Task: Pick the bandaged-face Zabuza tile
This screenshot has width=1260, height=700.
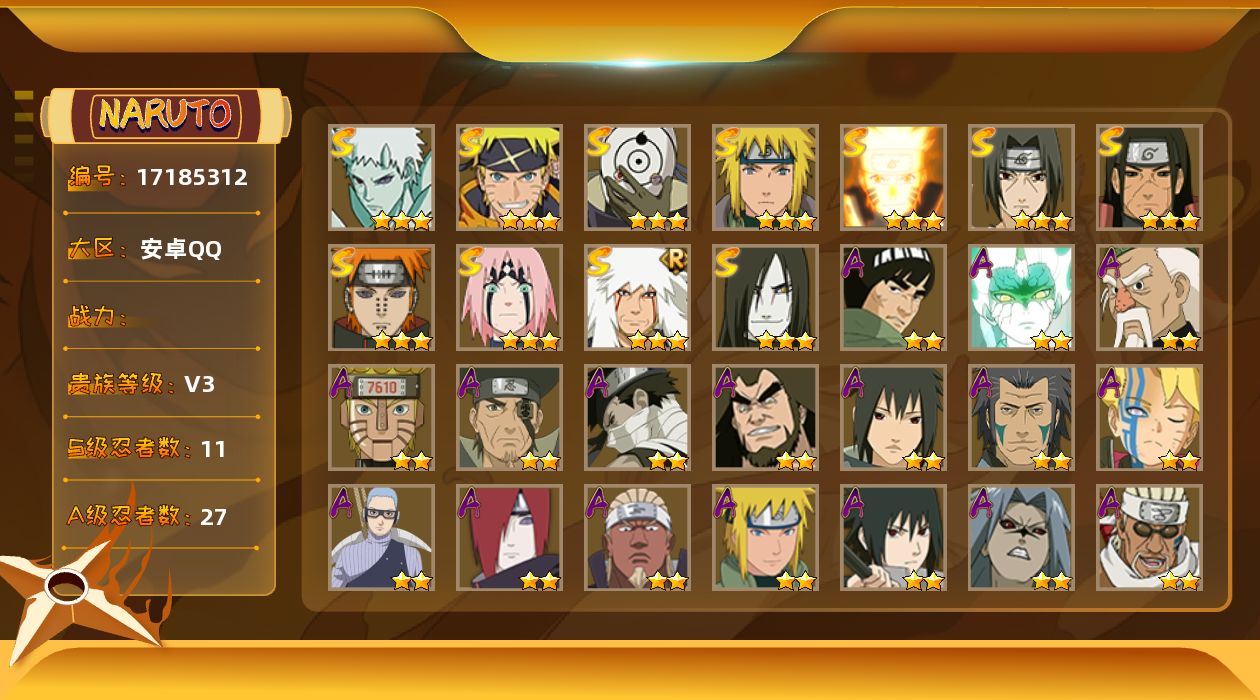Action: (637, 418)
